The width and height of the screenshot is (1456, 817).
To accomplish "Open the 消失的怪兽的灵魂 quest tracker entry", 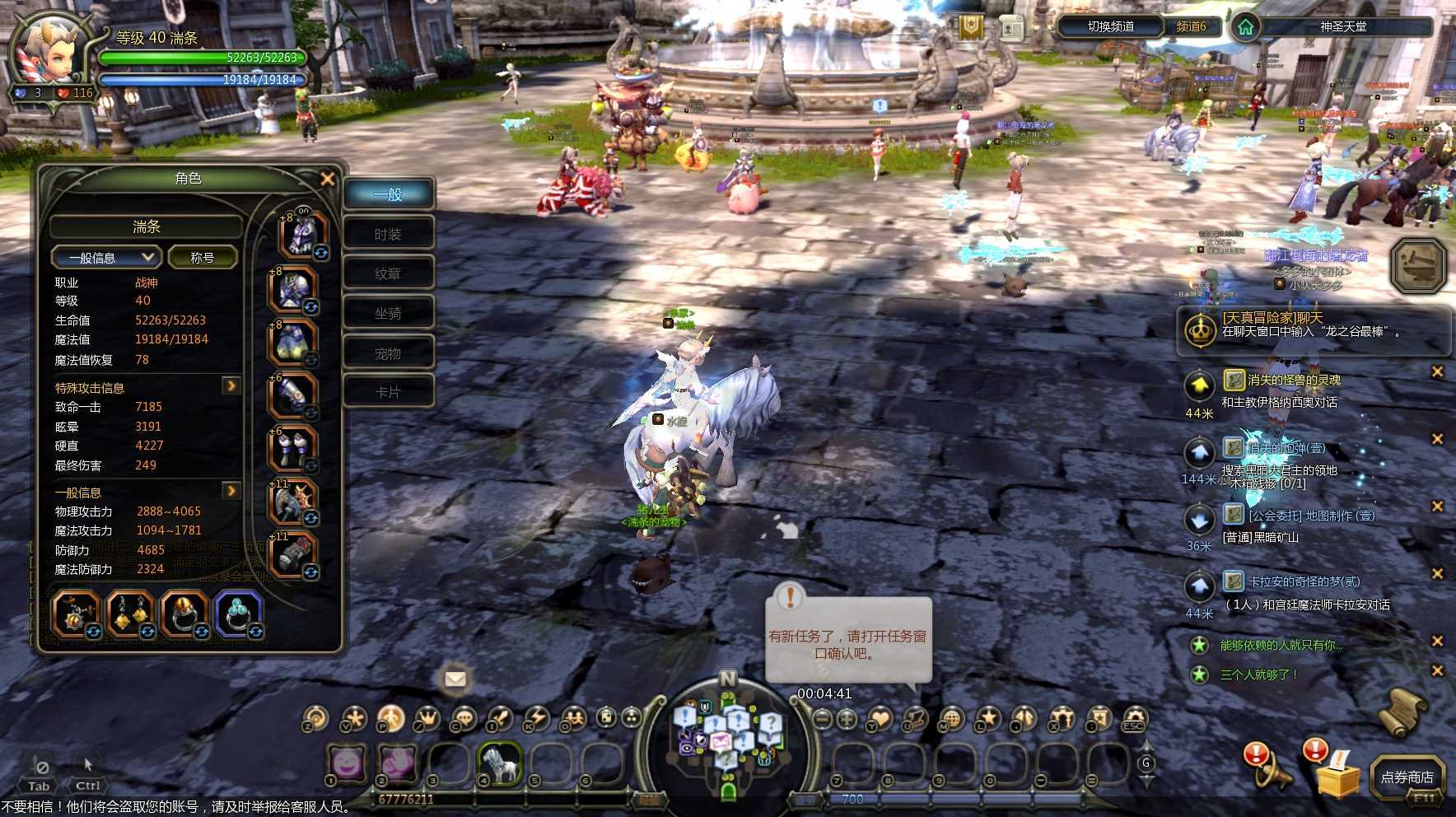I will click(1294, 380).
